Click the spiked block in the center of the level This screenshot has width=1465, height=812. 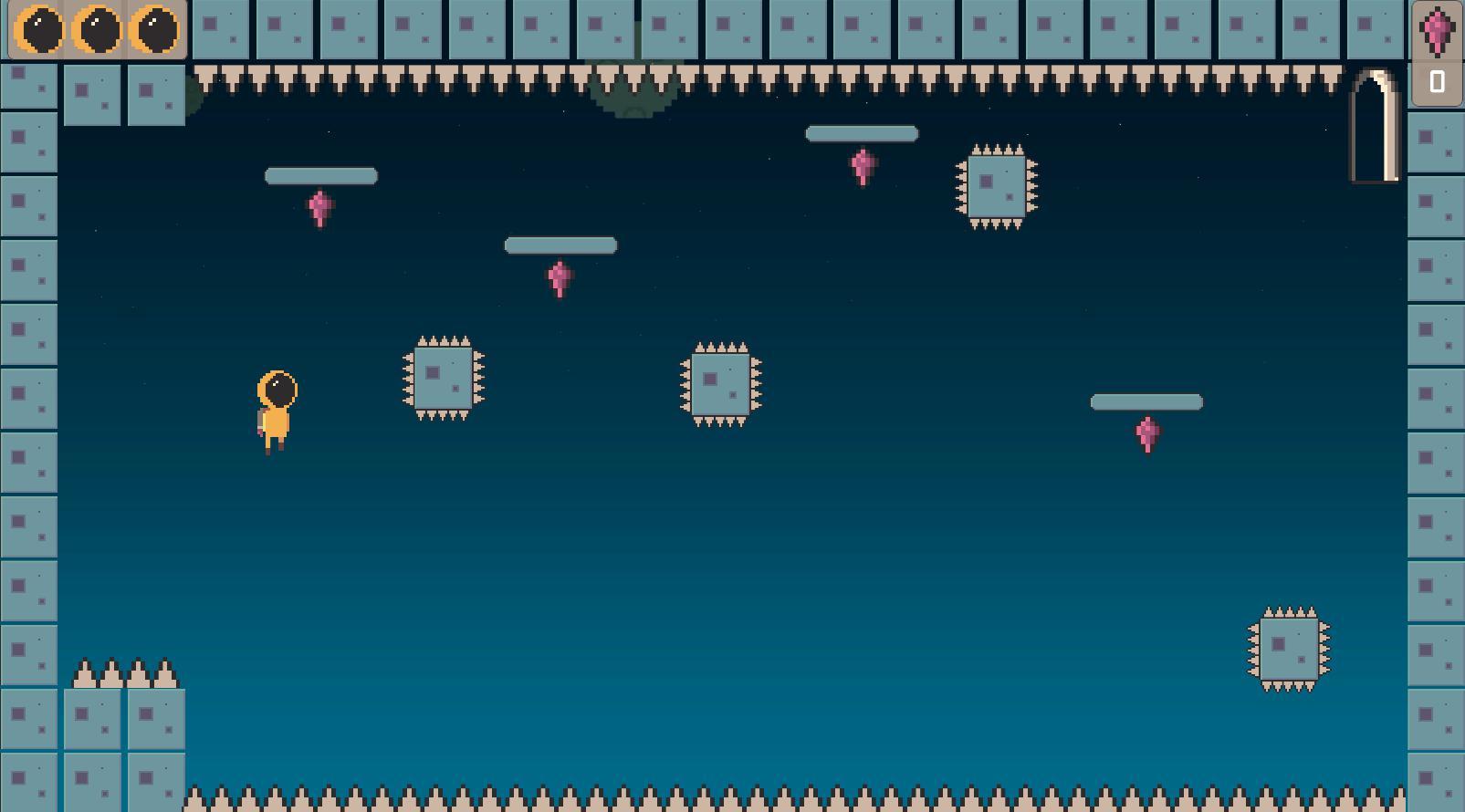720,383
